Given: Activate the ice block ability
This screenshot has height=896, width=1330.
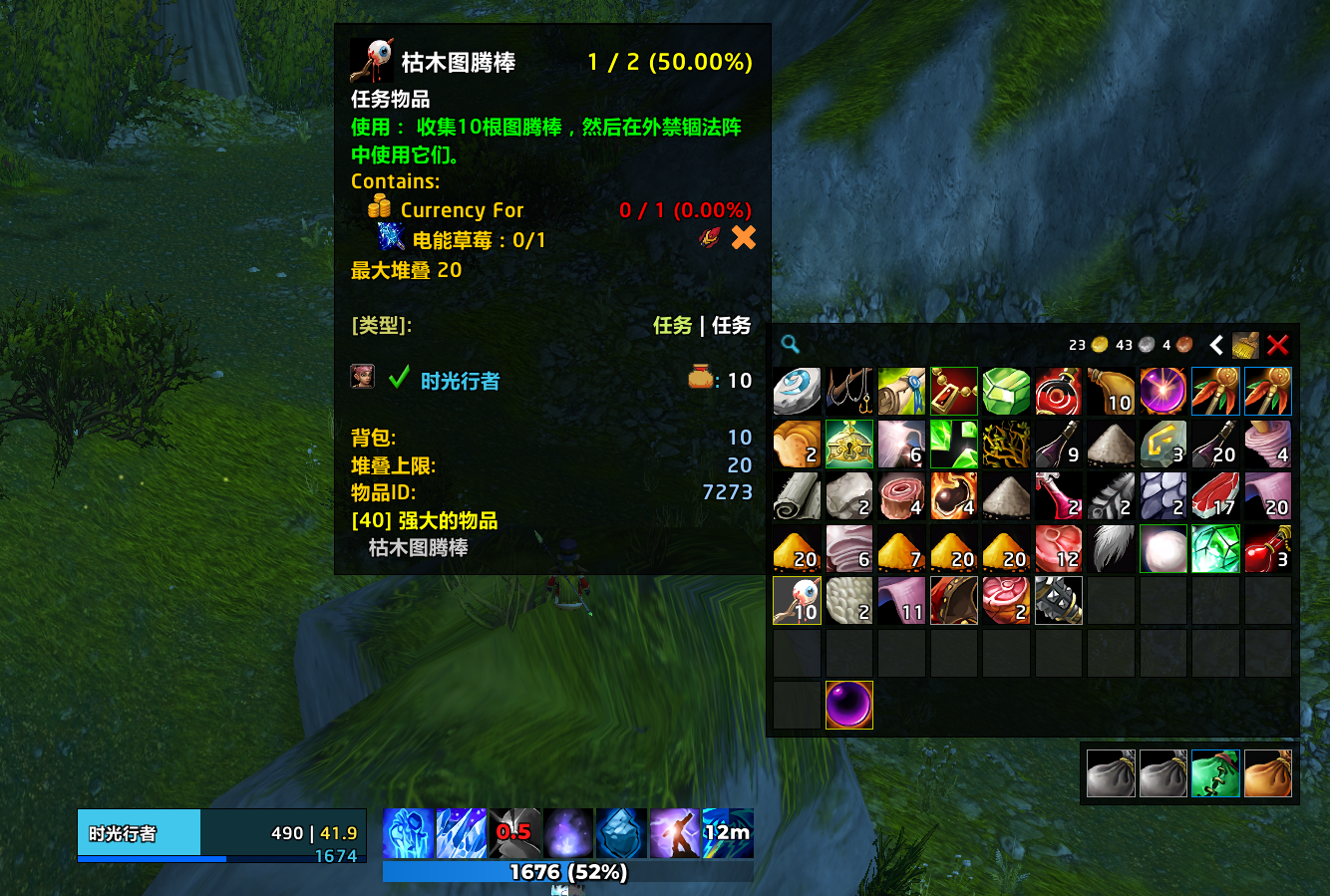Looking at the screenshot, I should tap(620, 833).
